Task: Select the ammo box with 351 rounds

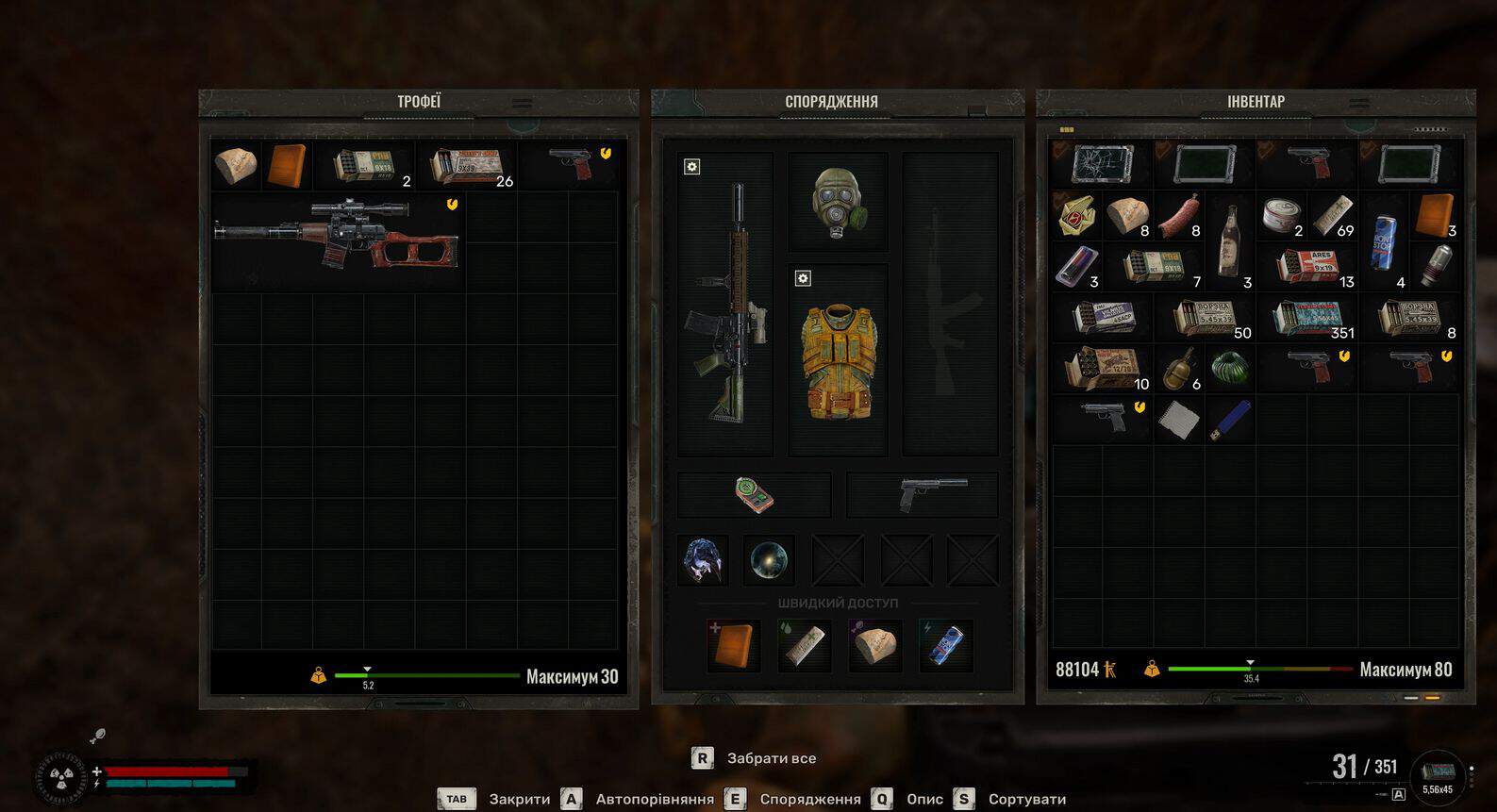Action: coord(1309,319)
